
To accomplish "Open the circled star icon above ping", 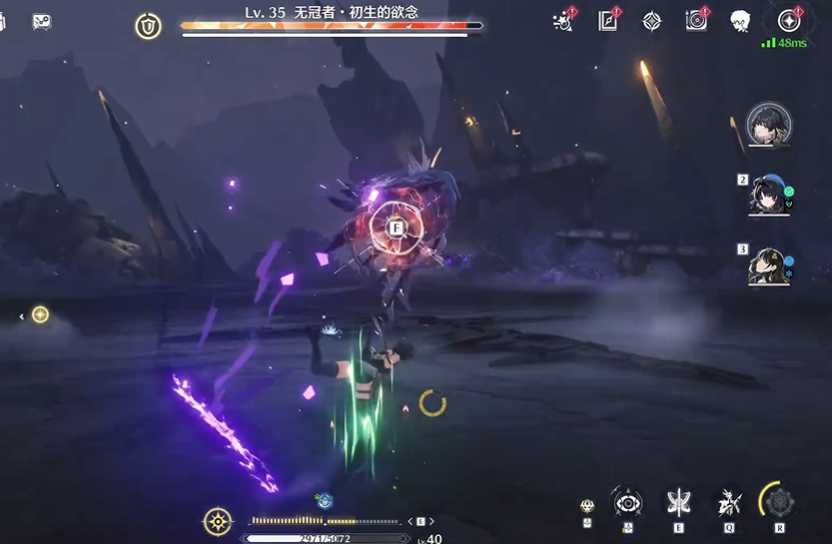I will (x=789, y=19).
